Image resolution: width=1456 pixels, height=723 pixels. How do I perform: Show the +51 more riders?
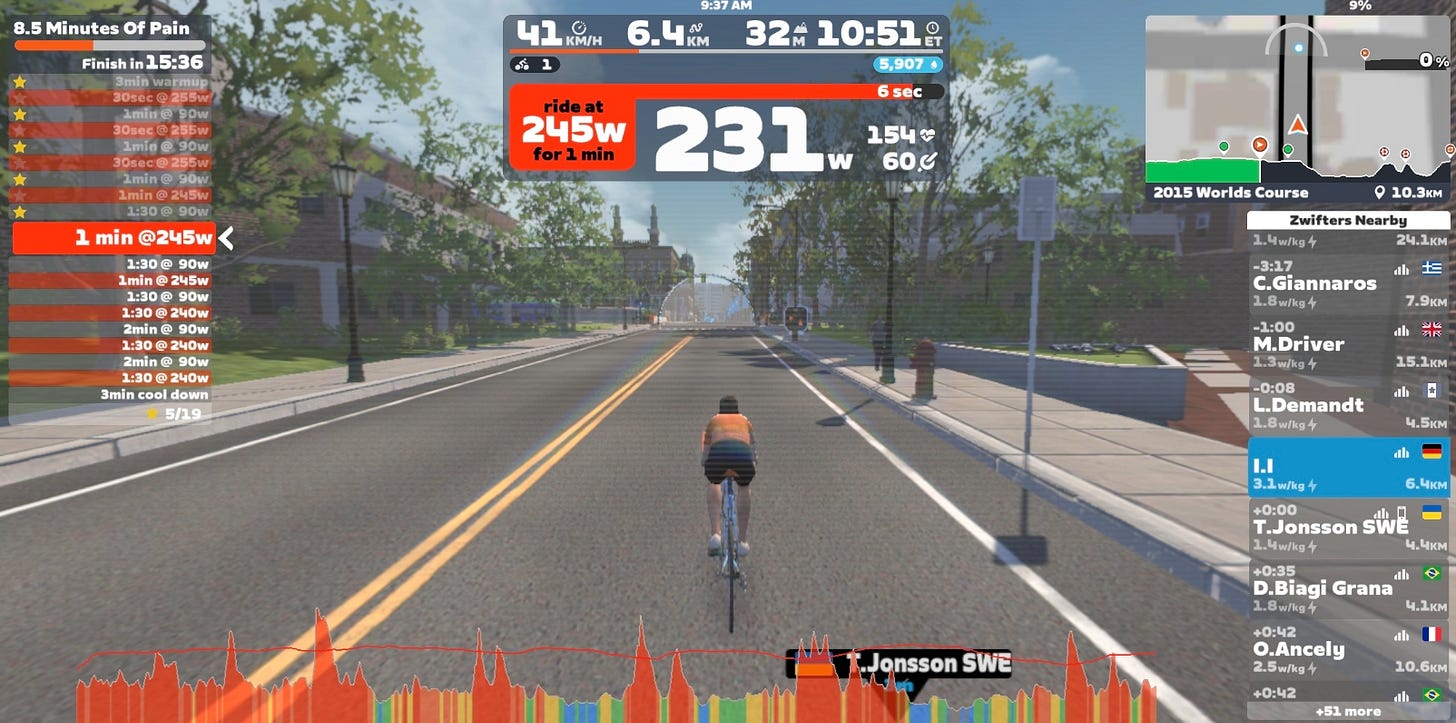tap(1348, 712)
